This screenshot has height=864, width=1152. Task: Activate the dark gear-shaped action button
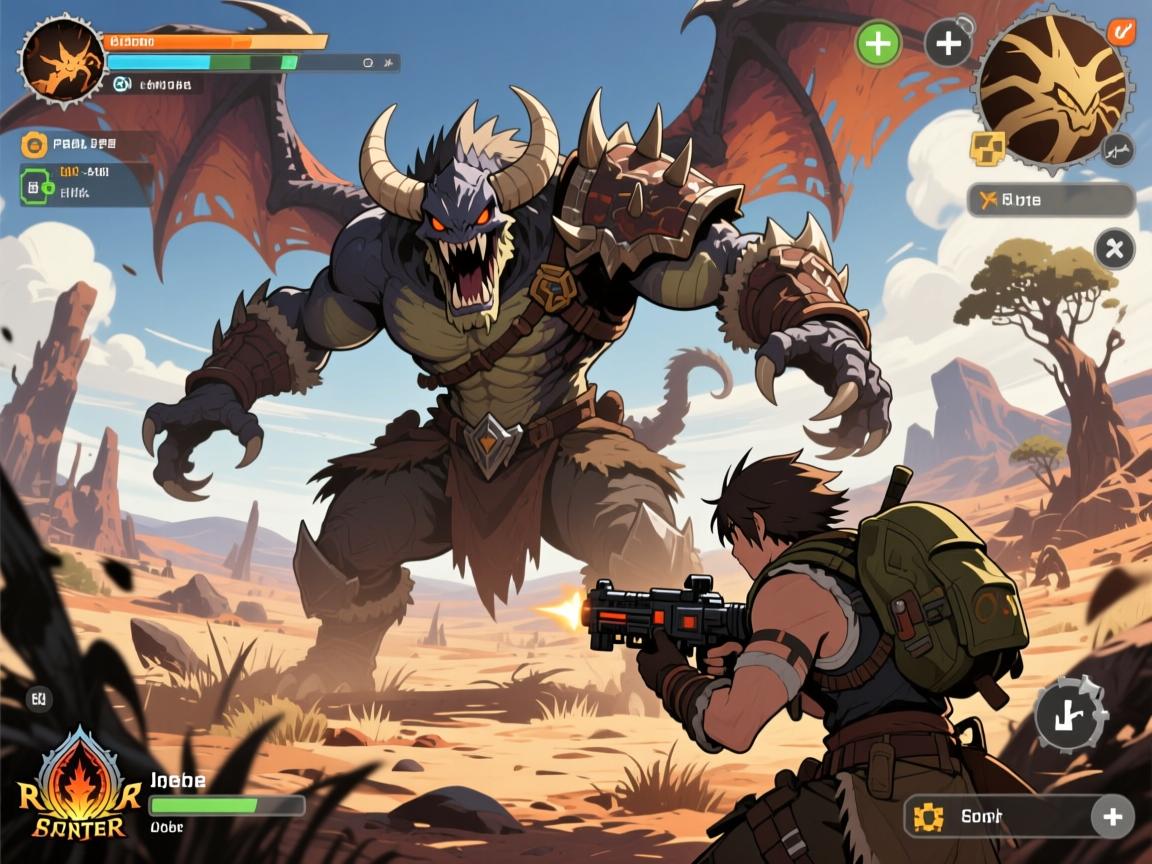click(1069, 714)
